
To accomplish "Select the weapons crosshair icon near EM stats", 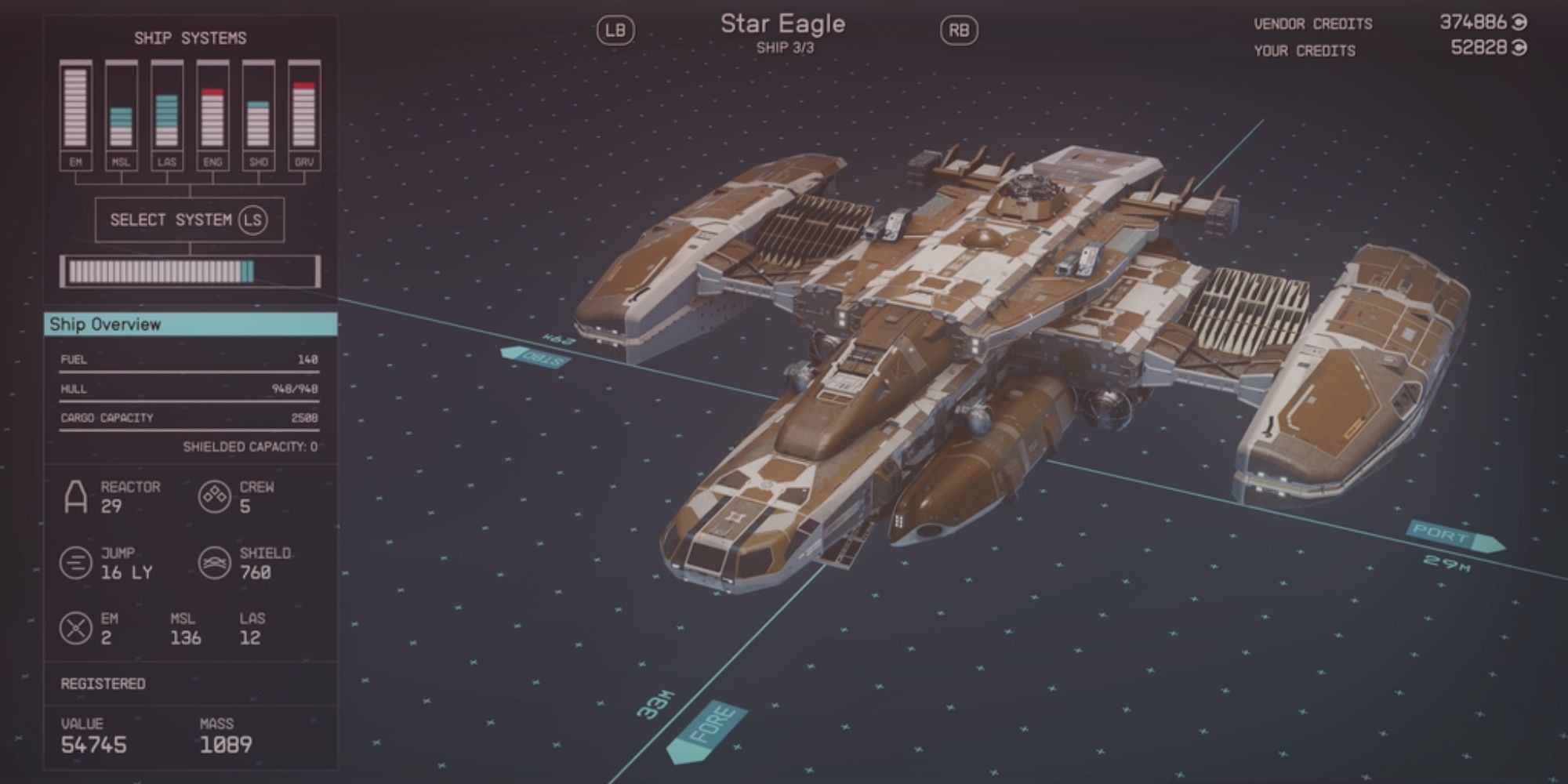I will click(x=74, y=627).
